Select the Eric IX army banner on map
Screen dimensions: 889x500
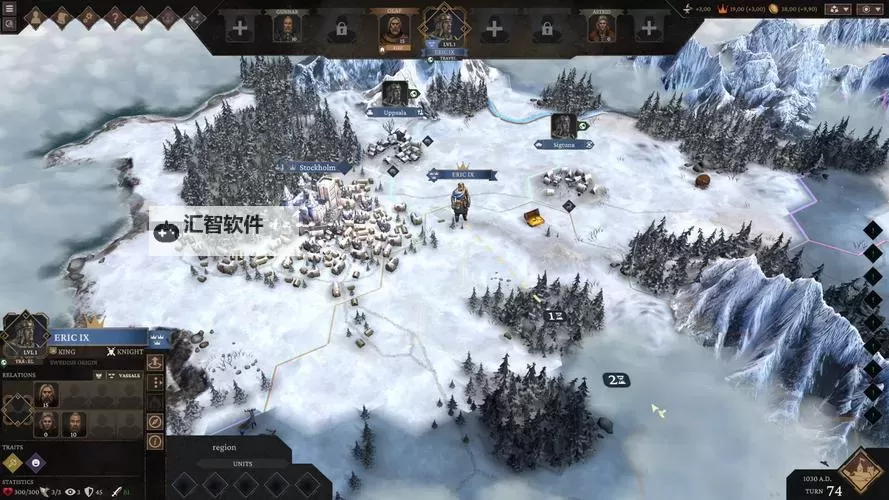(462, 174)
